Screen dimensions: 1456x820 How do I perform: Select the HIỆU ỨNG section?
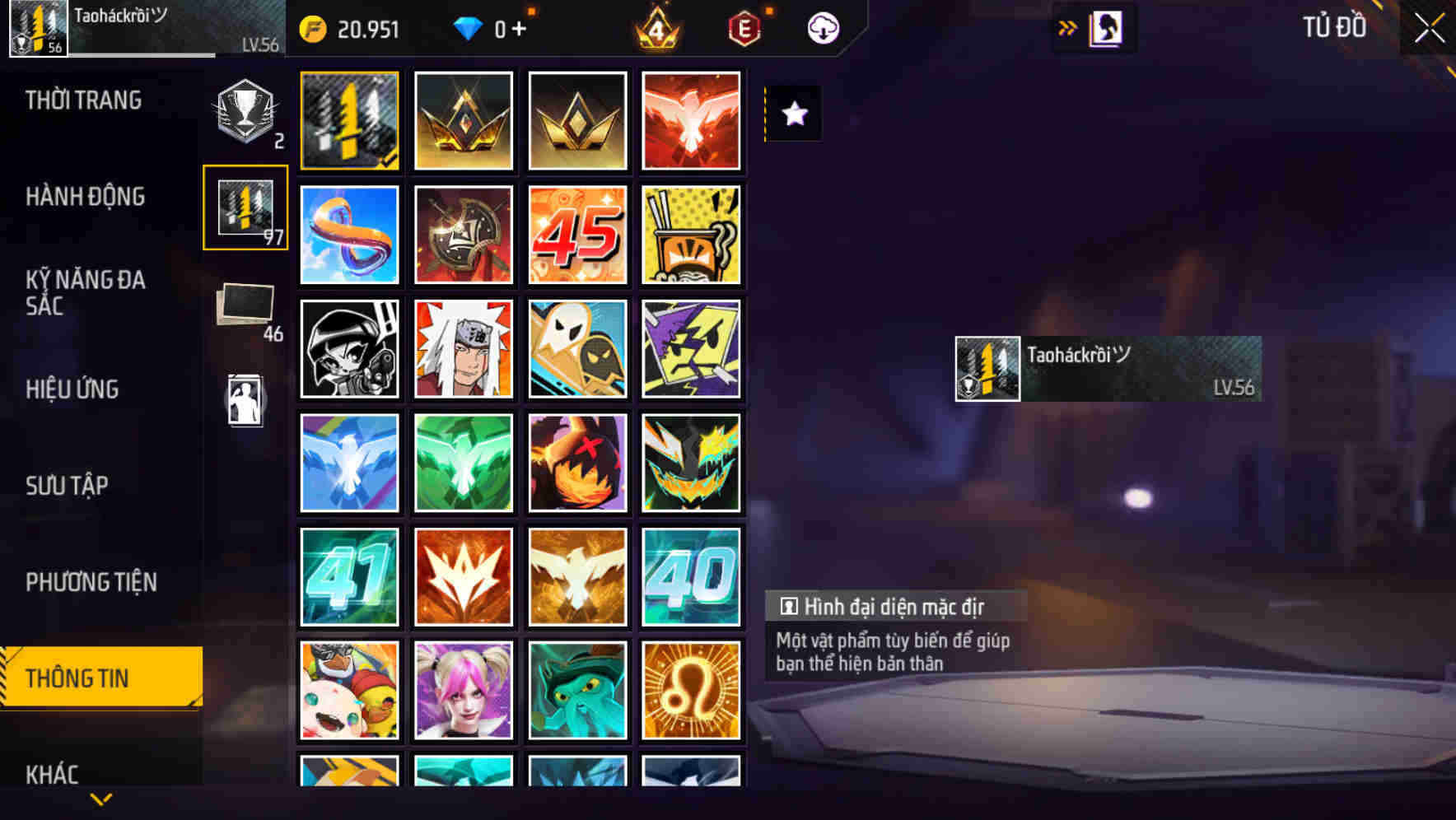72,389
